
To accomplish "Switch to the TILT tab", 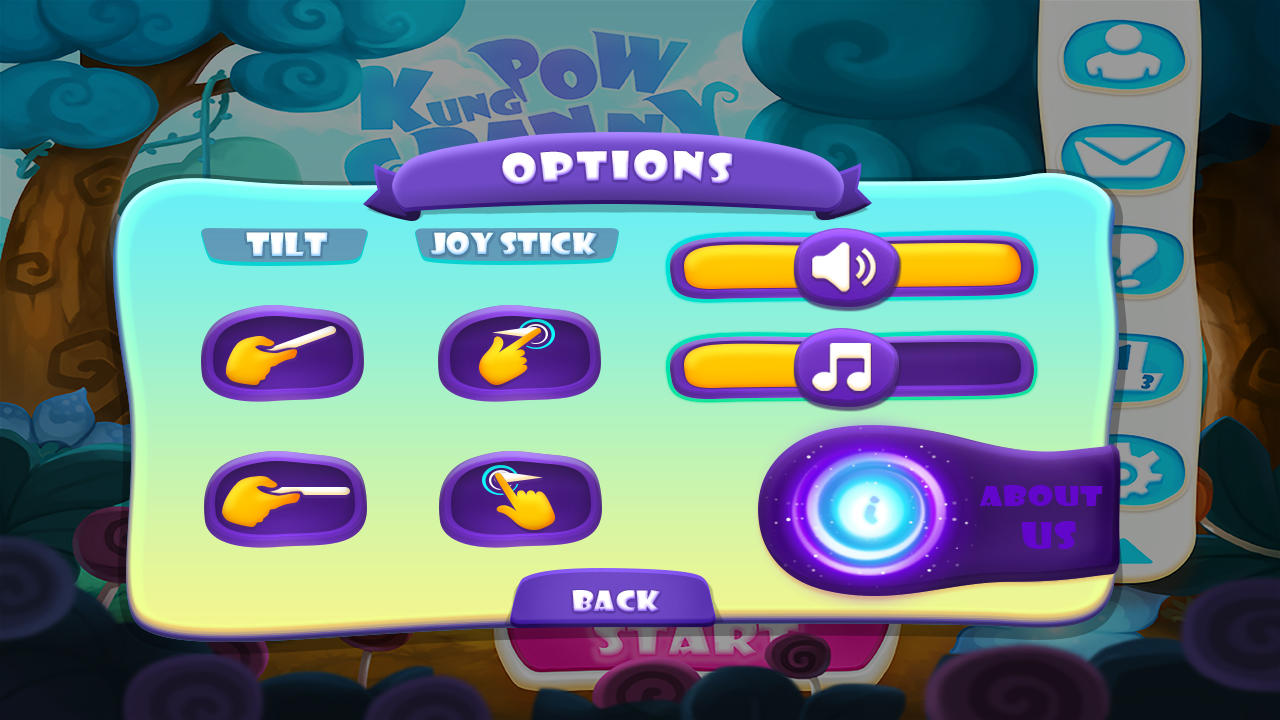I will pos(285,242).
